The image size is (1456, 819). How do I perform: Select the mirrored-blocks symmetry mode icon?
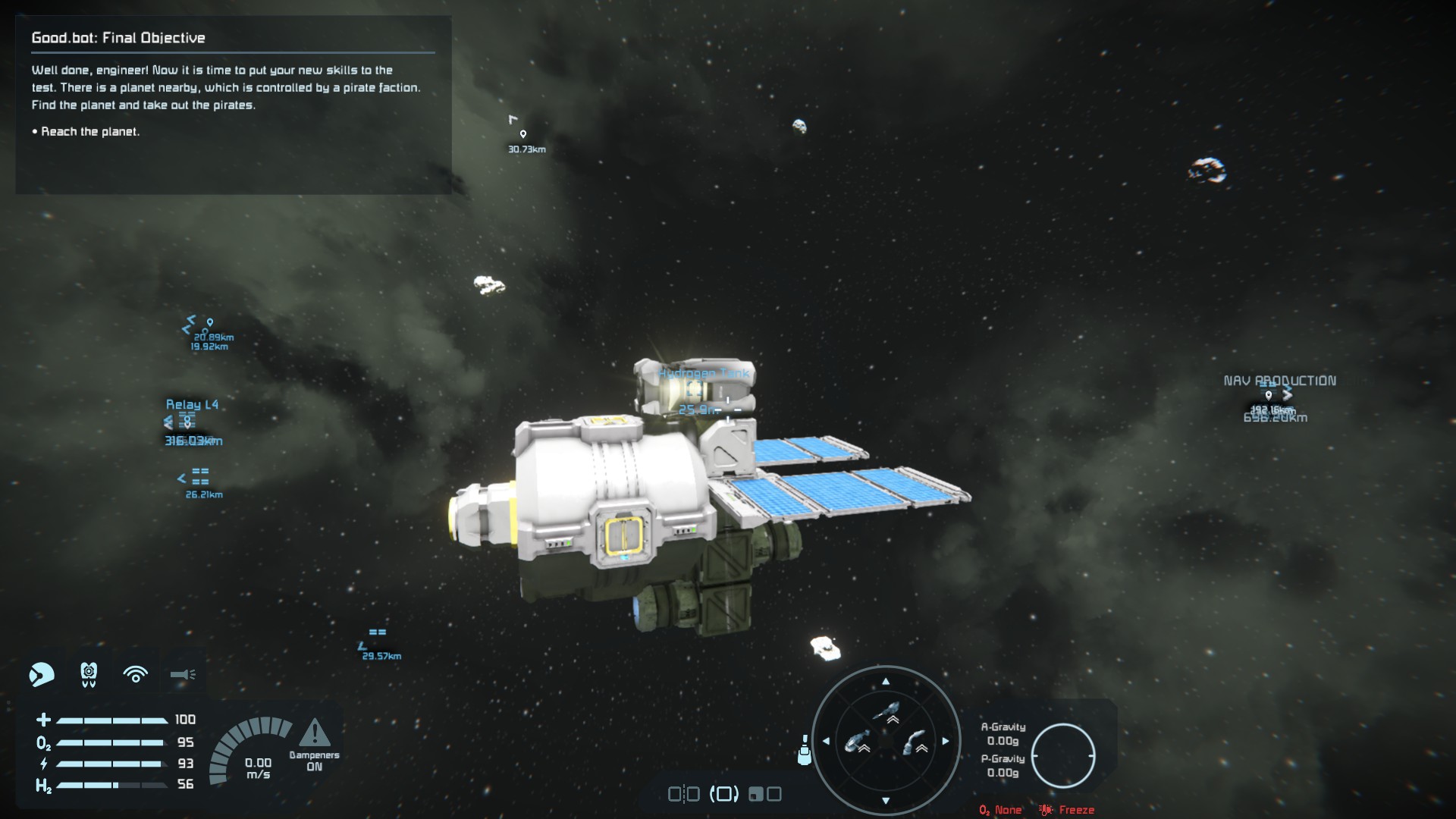coord(682,794)
